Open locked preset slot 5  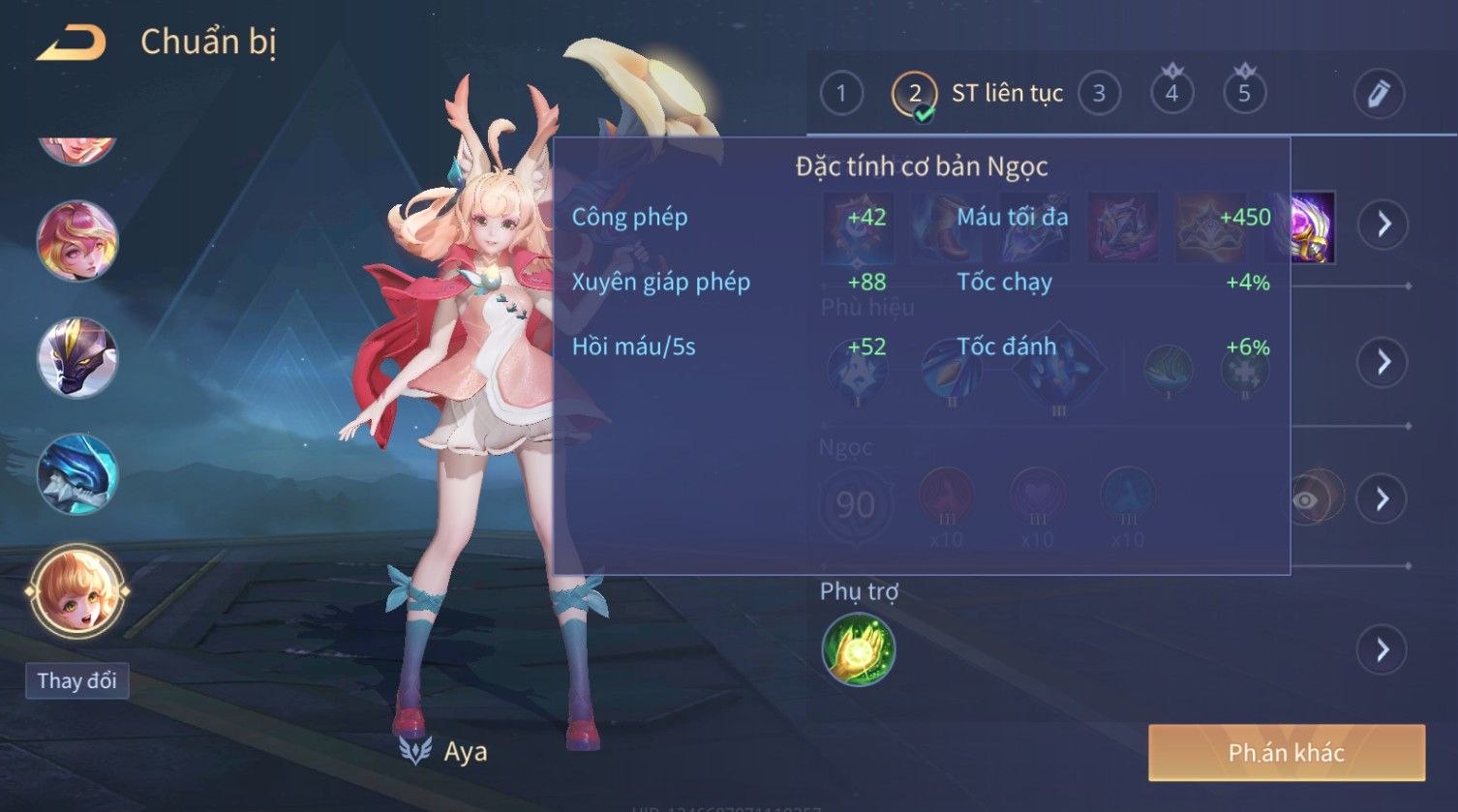(x=1244, y=94)
